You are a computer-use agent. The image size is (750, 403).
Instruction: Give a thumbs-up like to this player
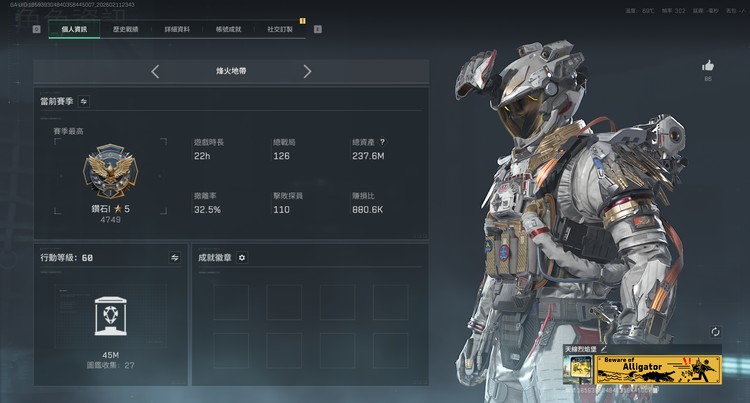click(708, 66)
